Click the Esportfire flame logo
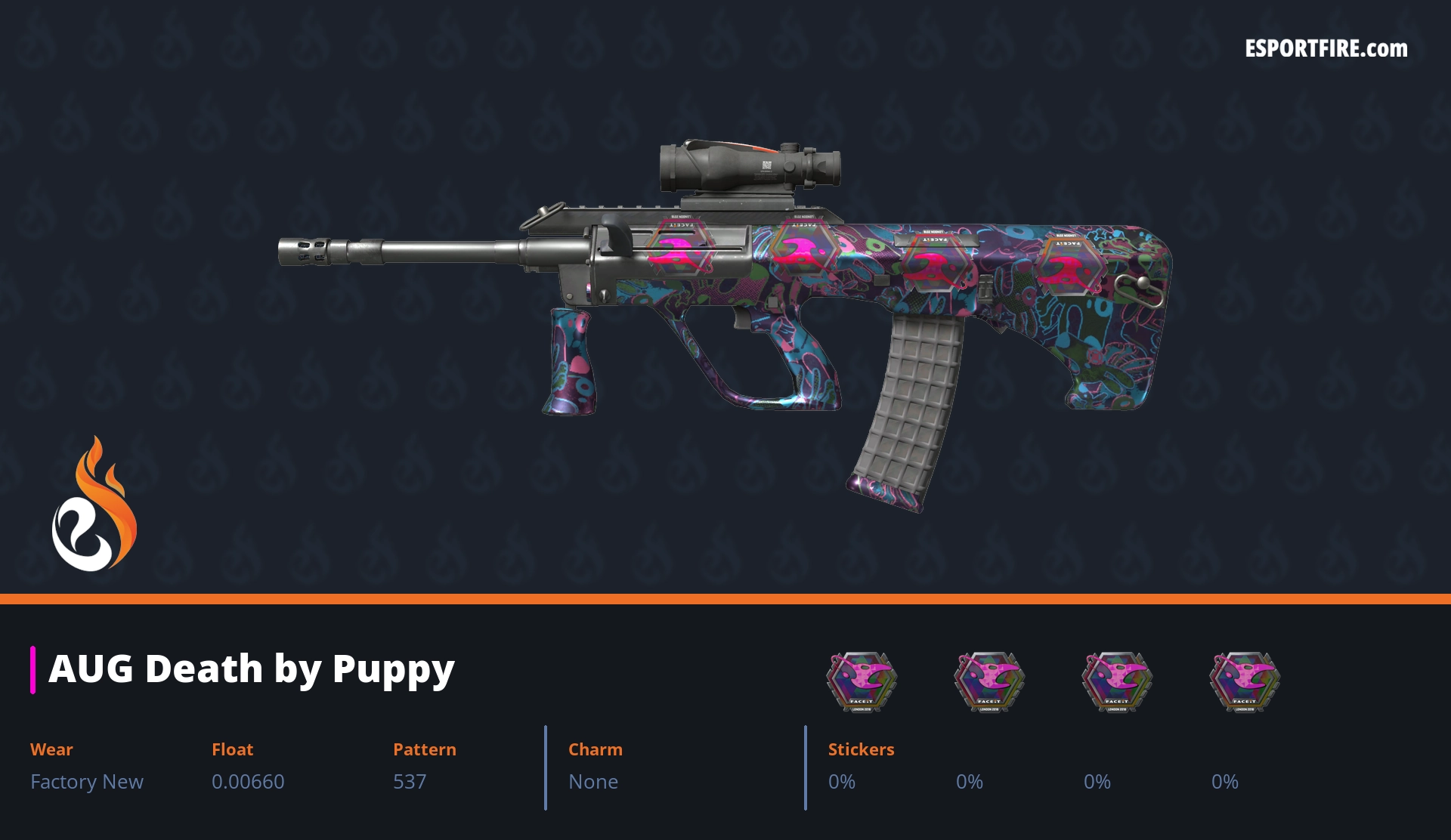1451x840 pixels. [94, 505]
